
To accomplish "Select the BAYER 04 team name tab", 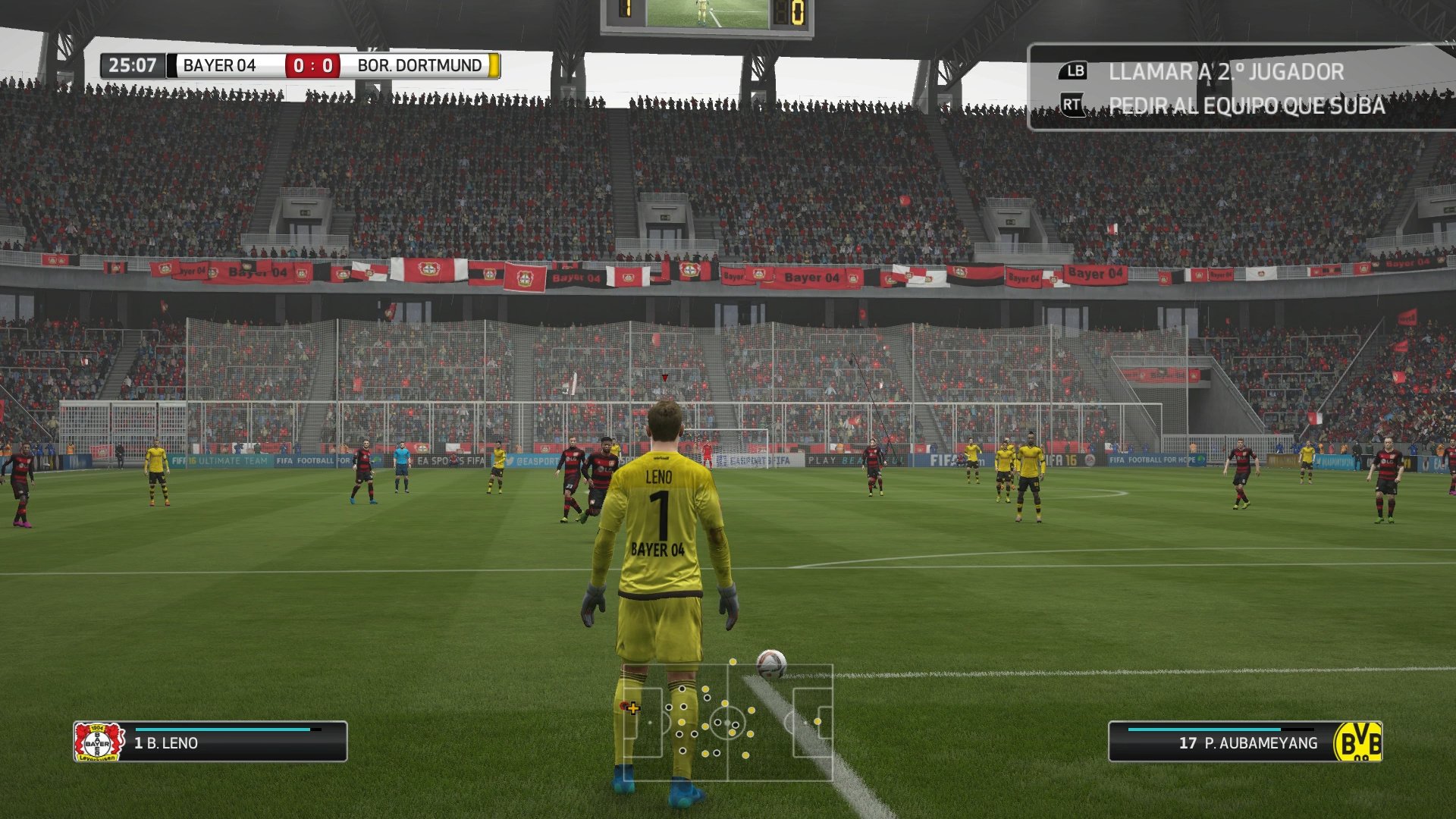I will [x=218, y=65].
